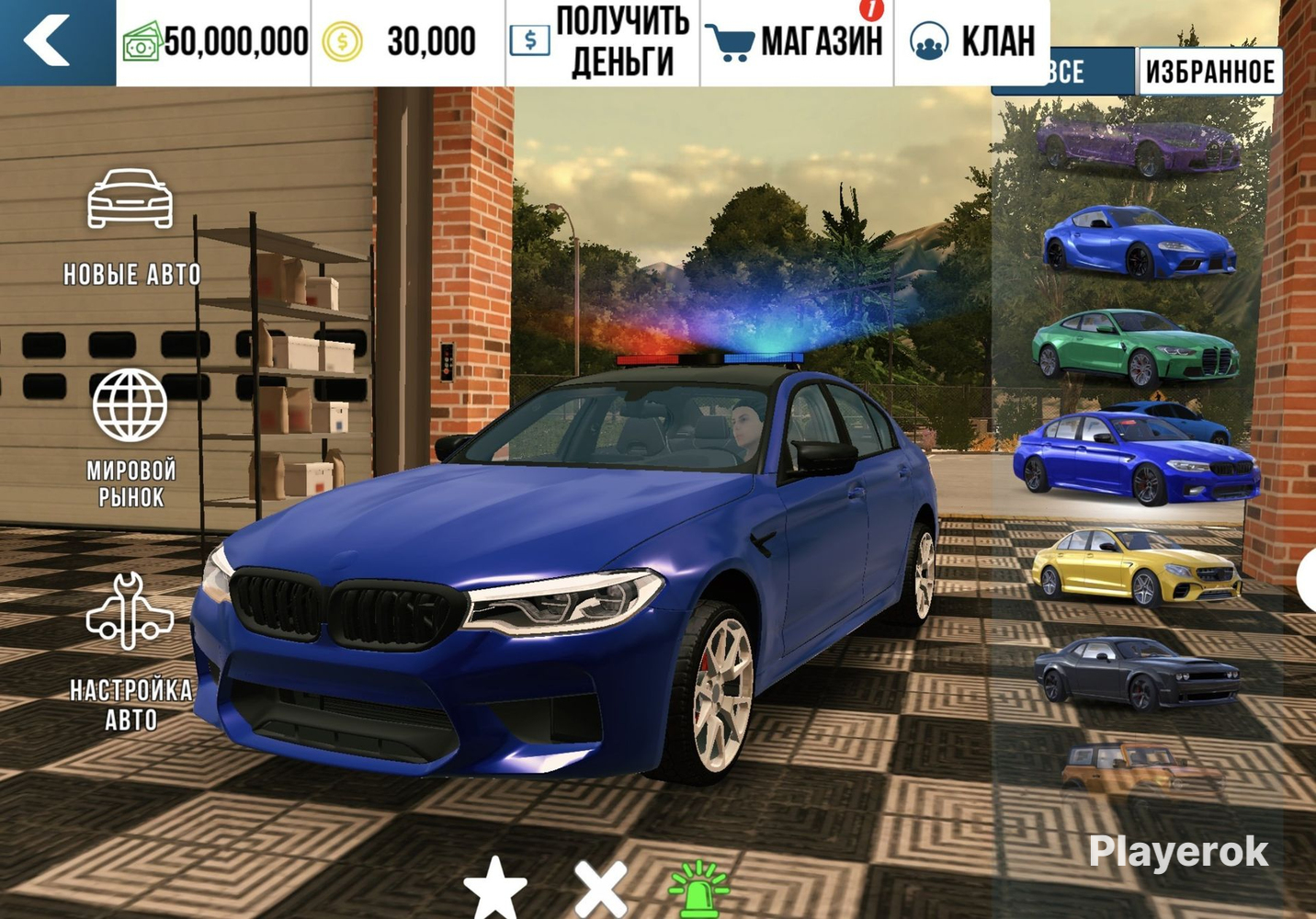Open the Клан menu
Screen dimensions: 1316x919
click(x=972, y=42)
